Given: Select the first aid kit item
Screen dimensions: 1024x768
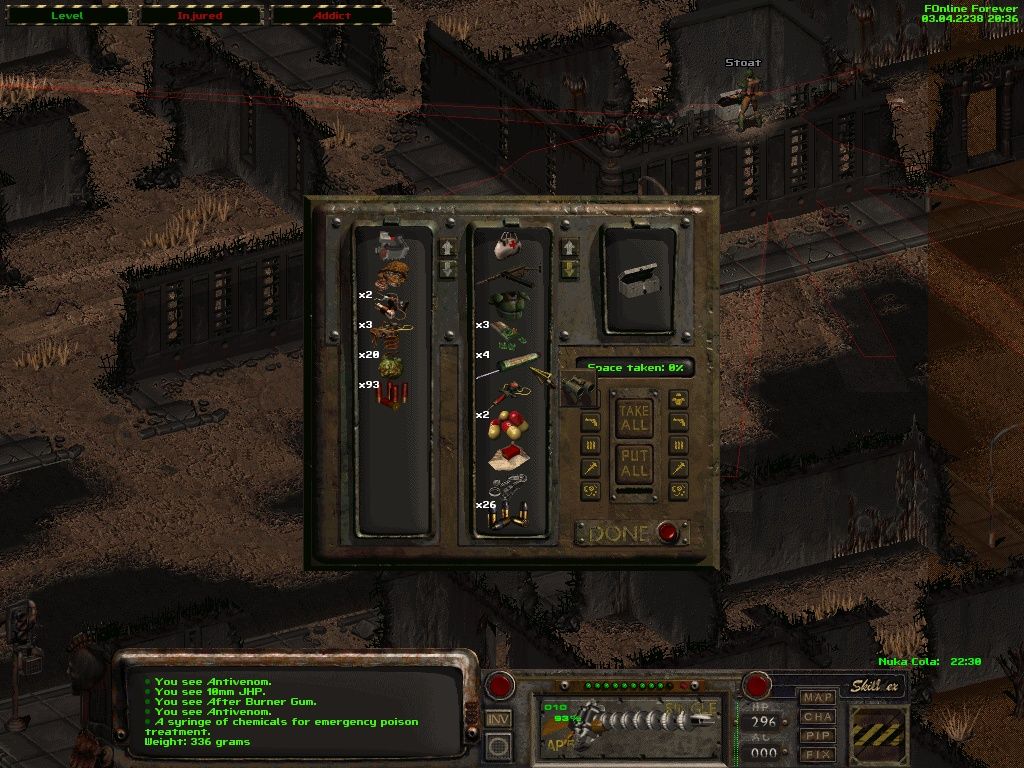Looking at the screenshot, I should click(x=506, y=244).
